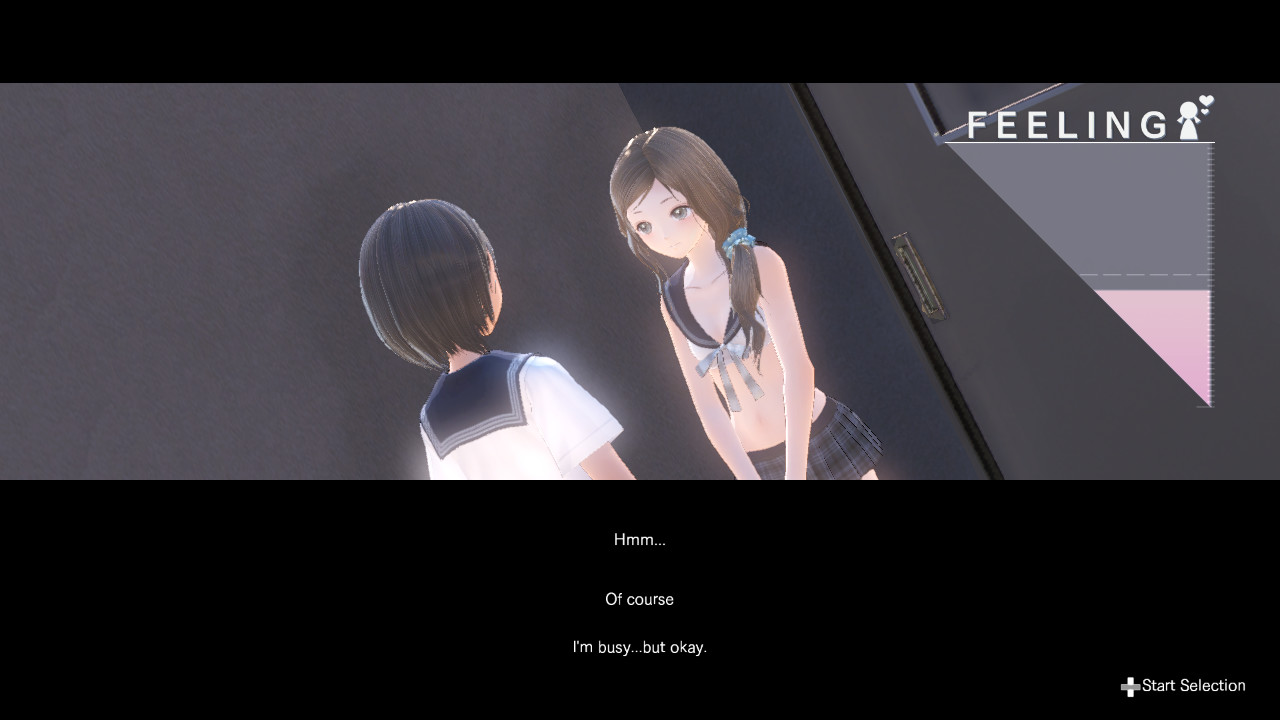Image resolution: width=1280 pixels, height=720 pixels.
Task: Click the dashed threshold line on the gauge
Action: pyautogui.click(x=1140, y=277)
